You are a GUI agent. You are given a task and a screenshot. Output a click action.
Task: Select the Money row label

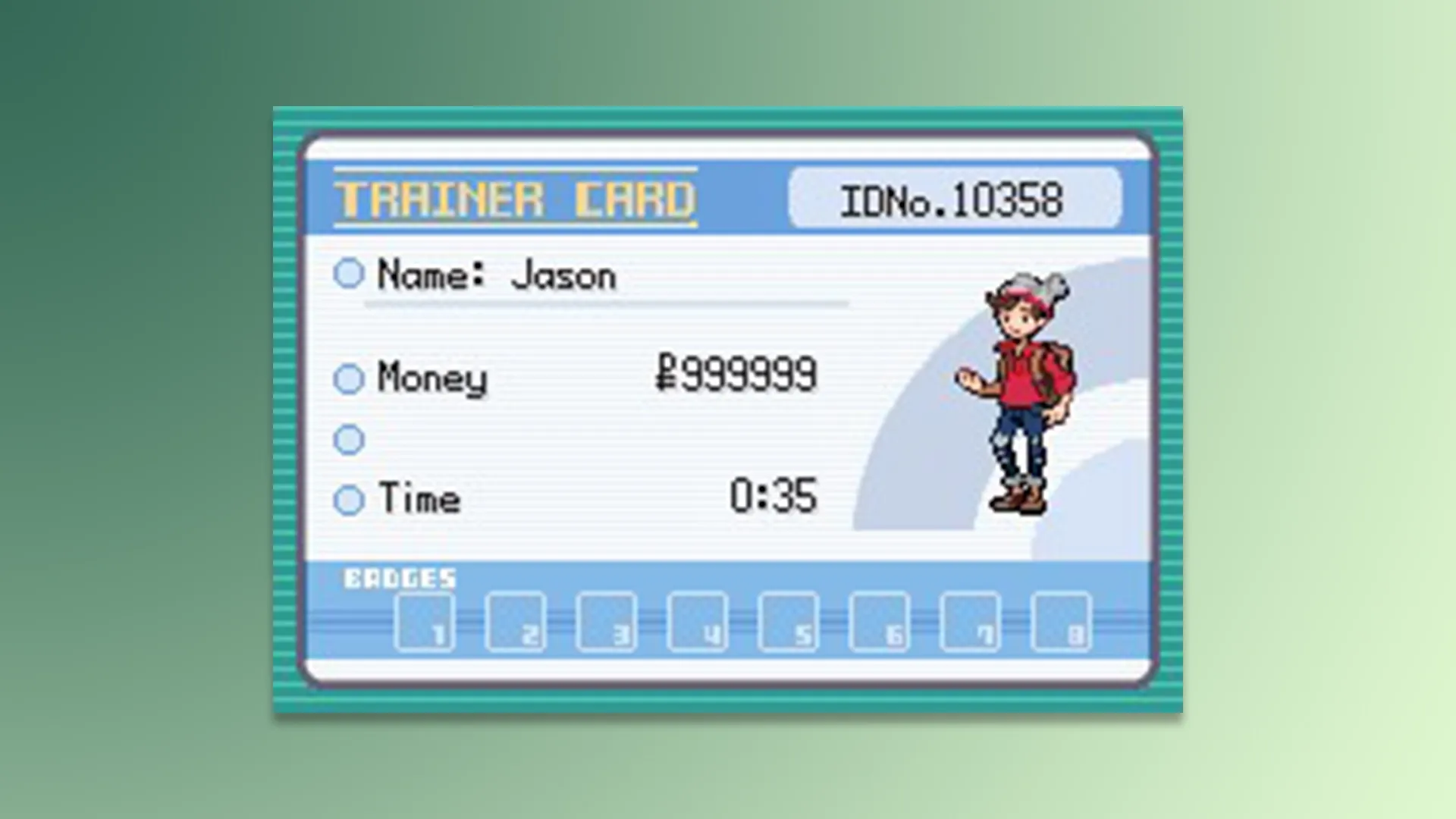[x=432, y=378]
